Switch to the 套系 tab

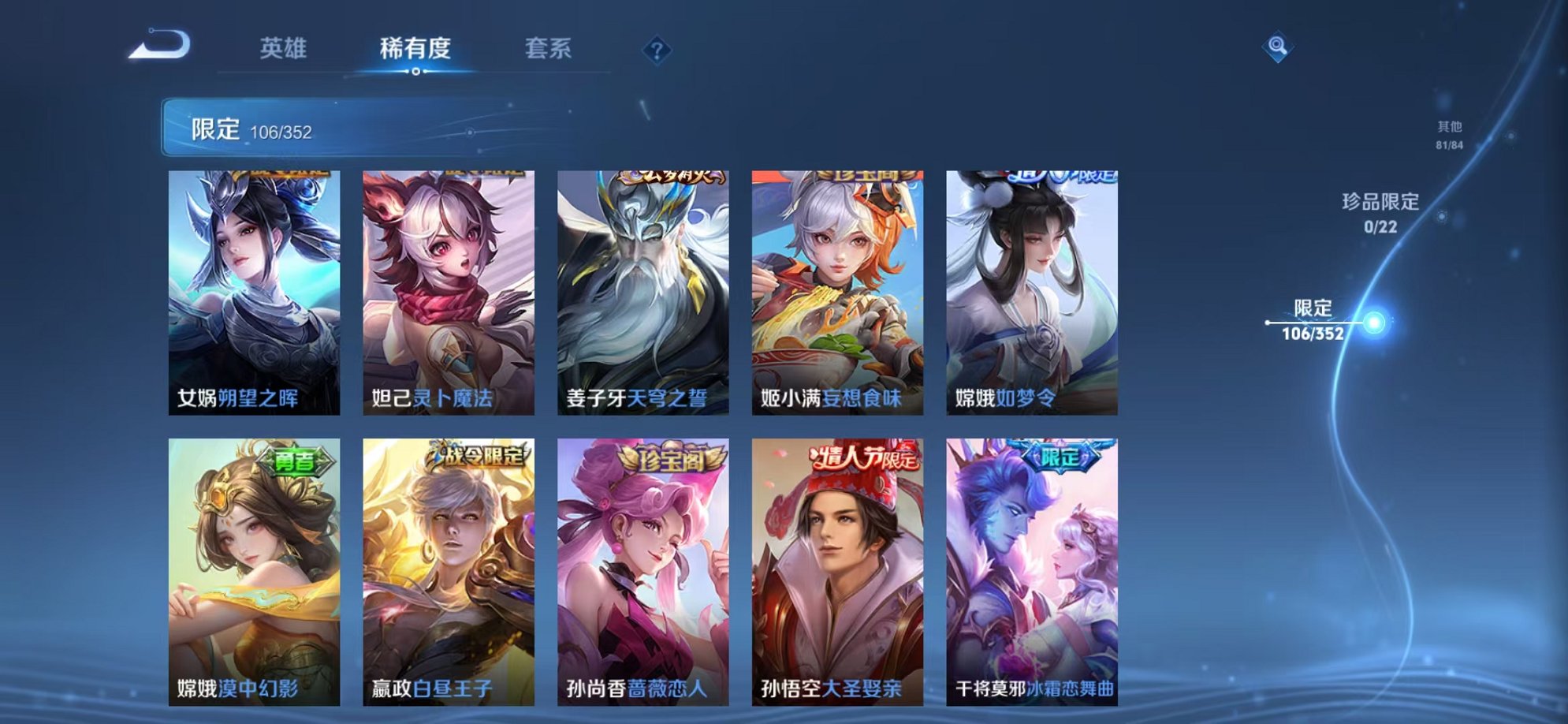click(549, 49)
